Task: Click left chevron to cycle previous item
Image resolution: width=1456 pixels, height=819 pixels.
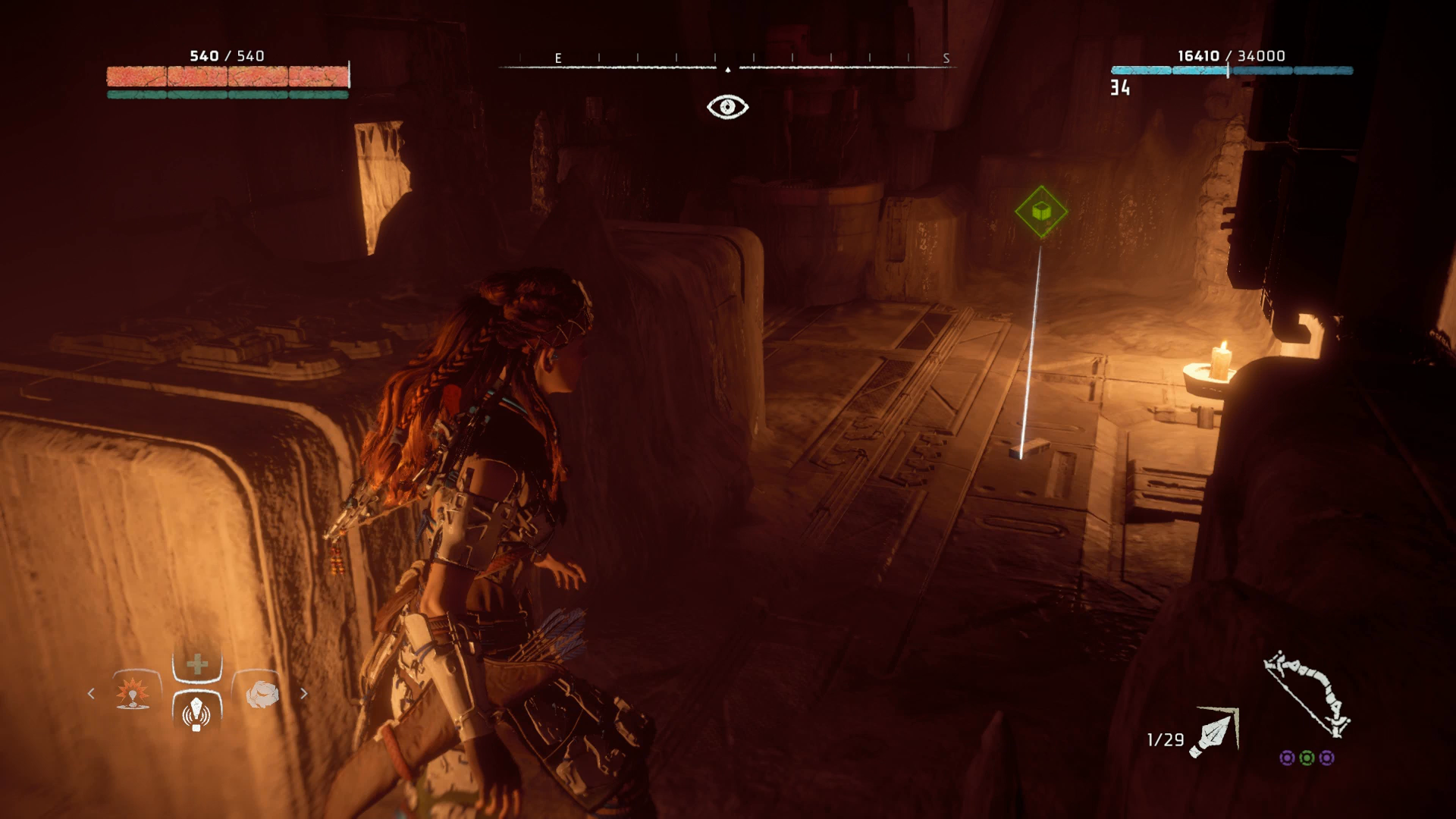Action: pyautogui.click(x=91, y=694)
